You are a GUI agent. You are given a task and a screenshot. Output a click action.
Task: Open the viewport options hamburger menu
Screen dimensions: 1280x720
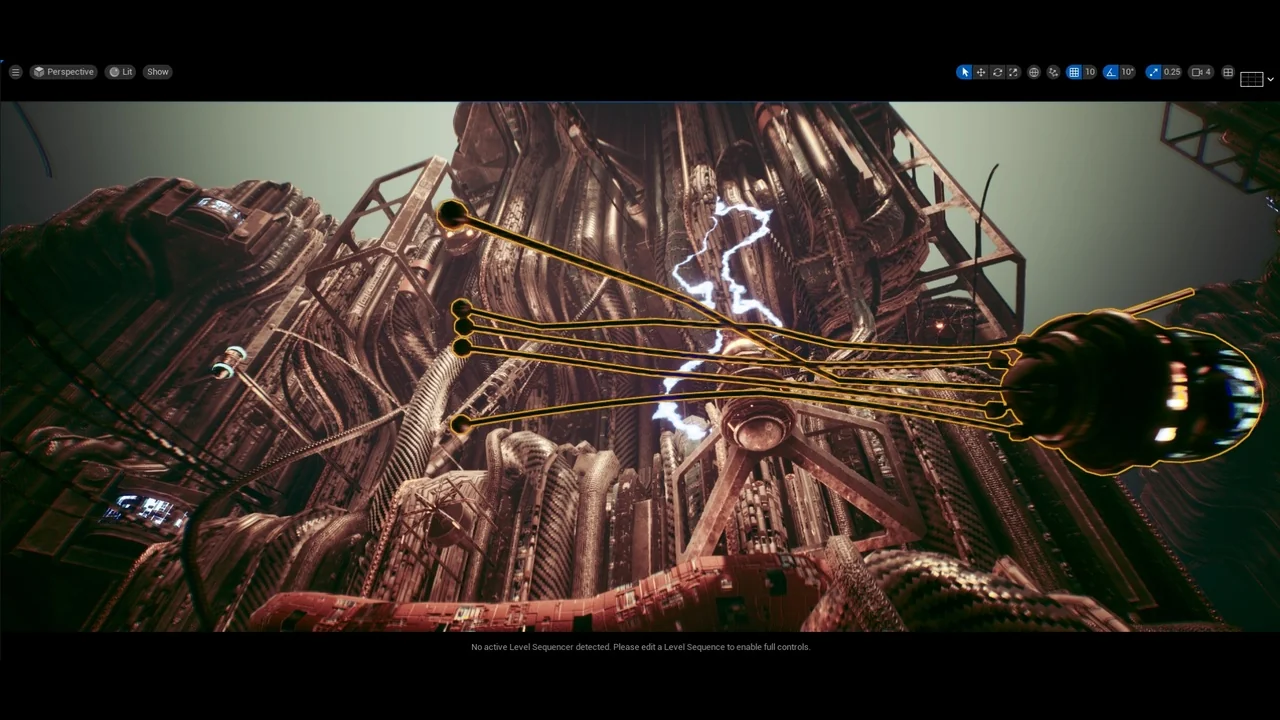point(15,71)
